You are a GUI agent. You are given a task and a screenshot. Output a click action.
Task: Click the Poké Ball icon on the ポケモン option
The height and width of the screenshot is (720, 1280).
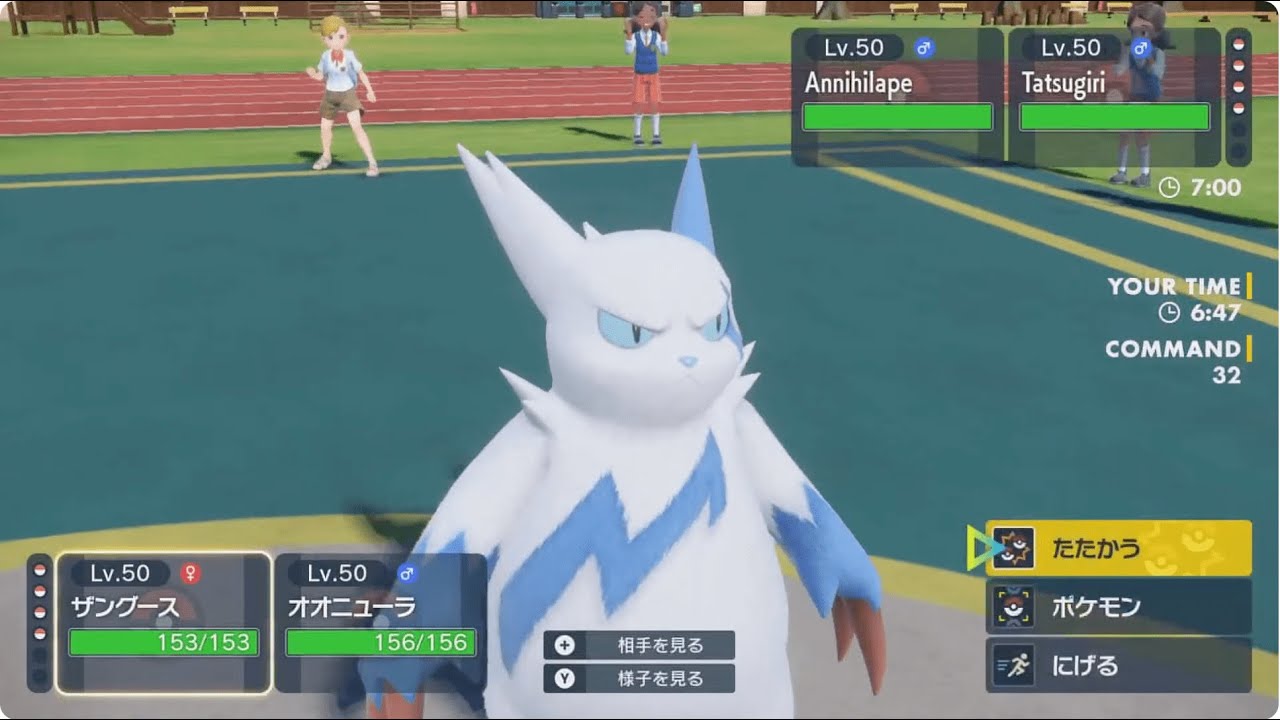pyautogui.click(x=1014, y=605)
